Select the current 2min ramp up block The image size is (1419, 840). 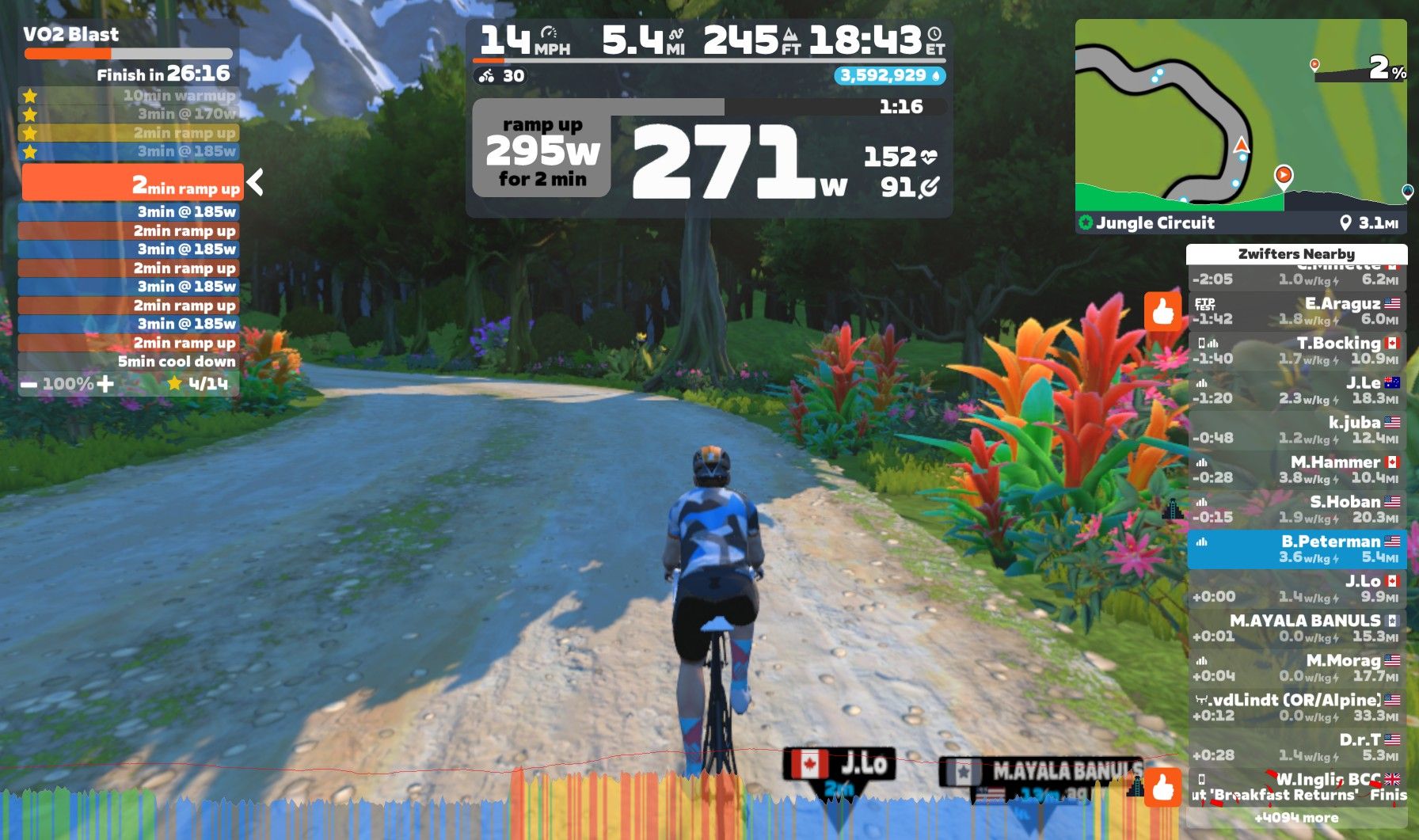coord(131,183)
